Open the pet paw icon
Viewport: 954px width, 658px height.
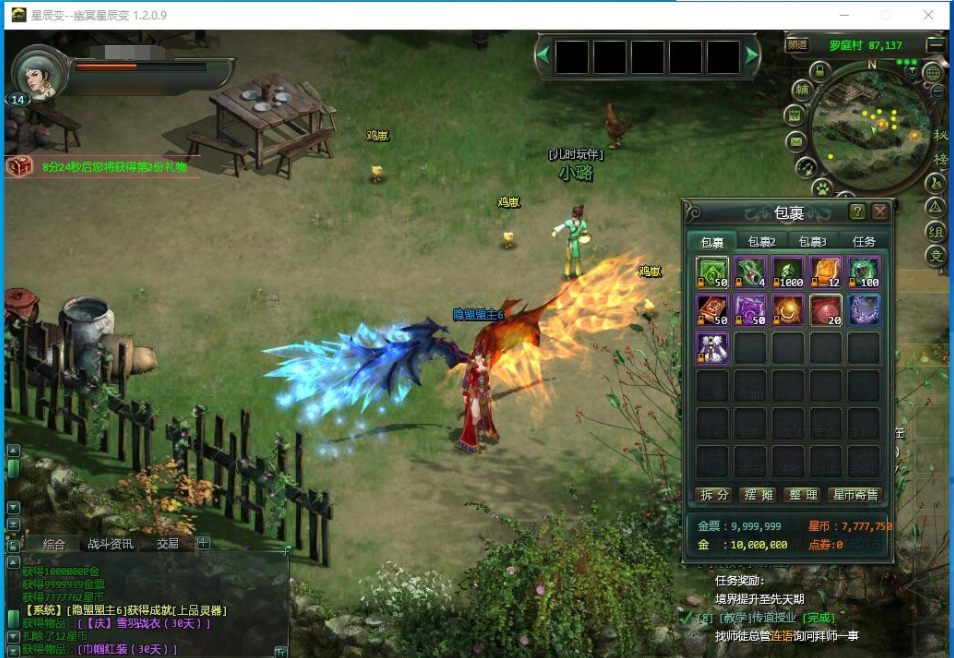coord(821,186)
